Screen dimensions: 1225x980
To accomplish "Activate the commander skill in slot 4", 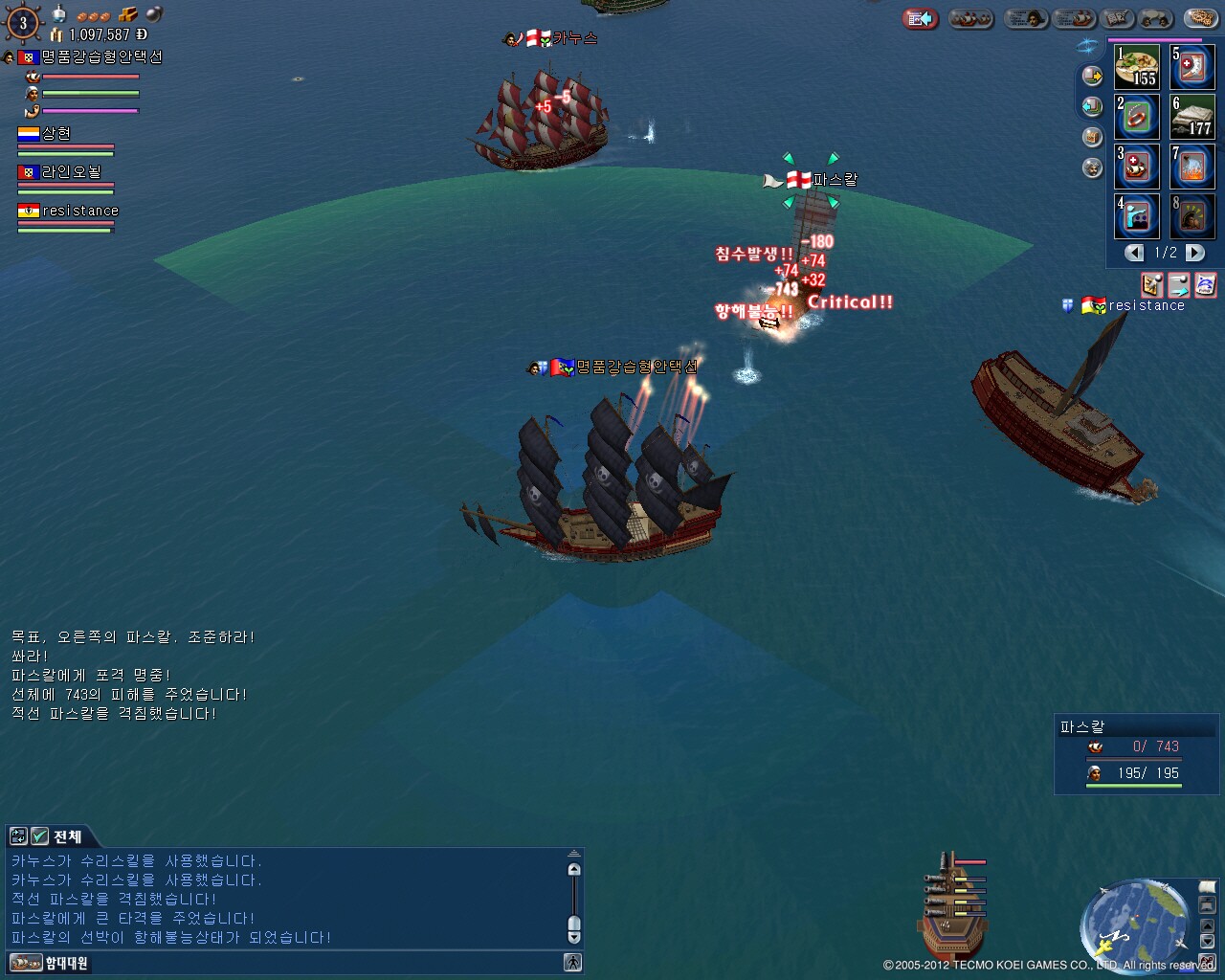I will click(x=1137, y=216).
